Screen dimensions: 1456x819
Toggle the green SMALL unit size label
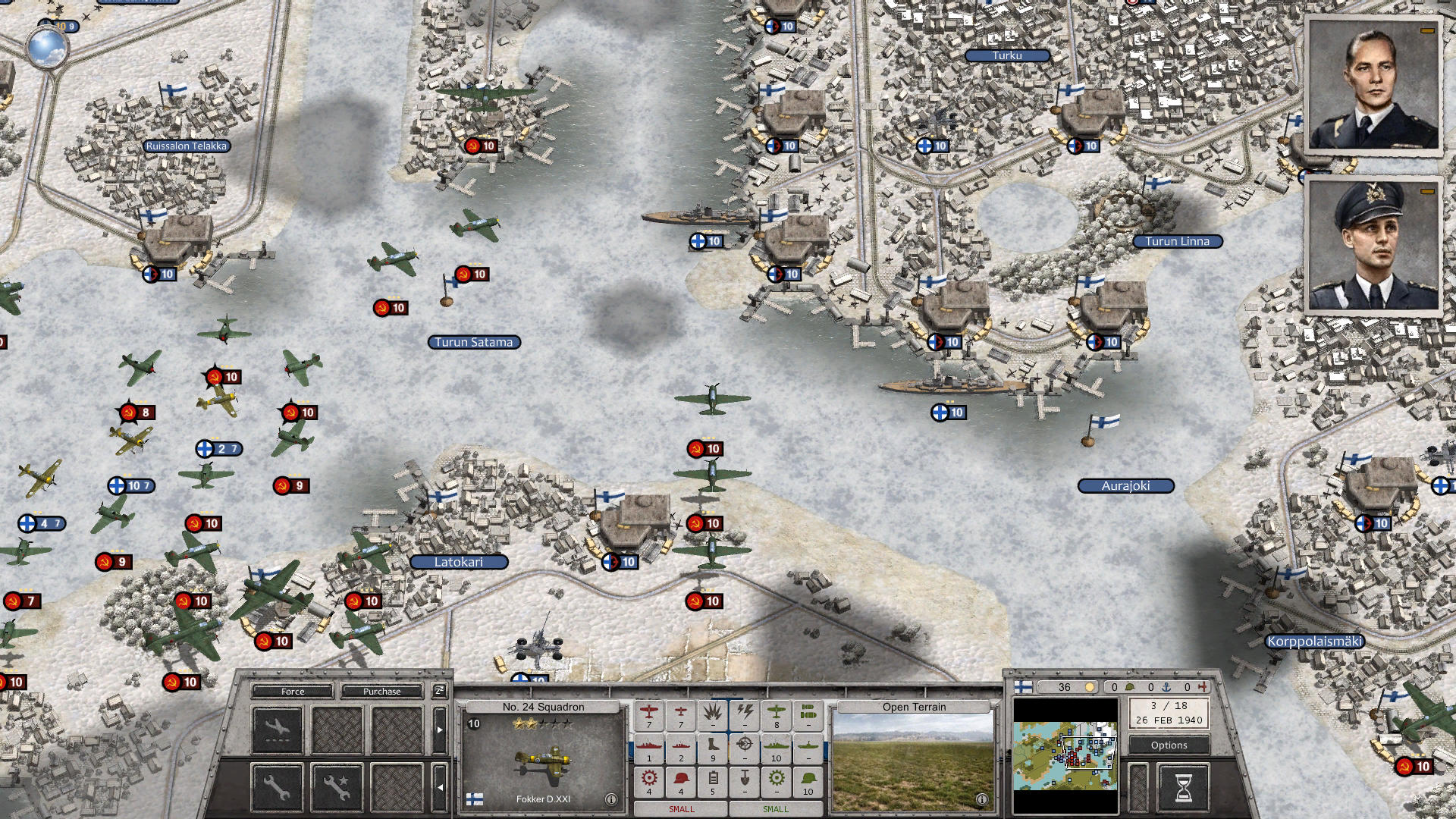[777, 809]
